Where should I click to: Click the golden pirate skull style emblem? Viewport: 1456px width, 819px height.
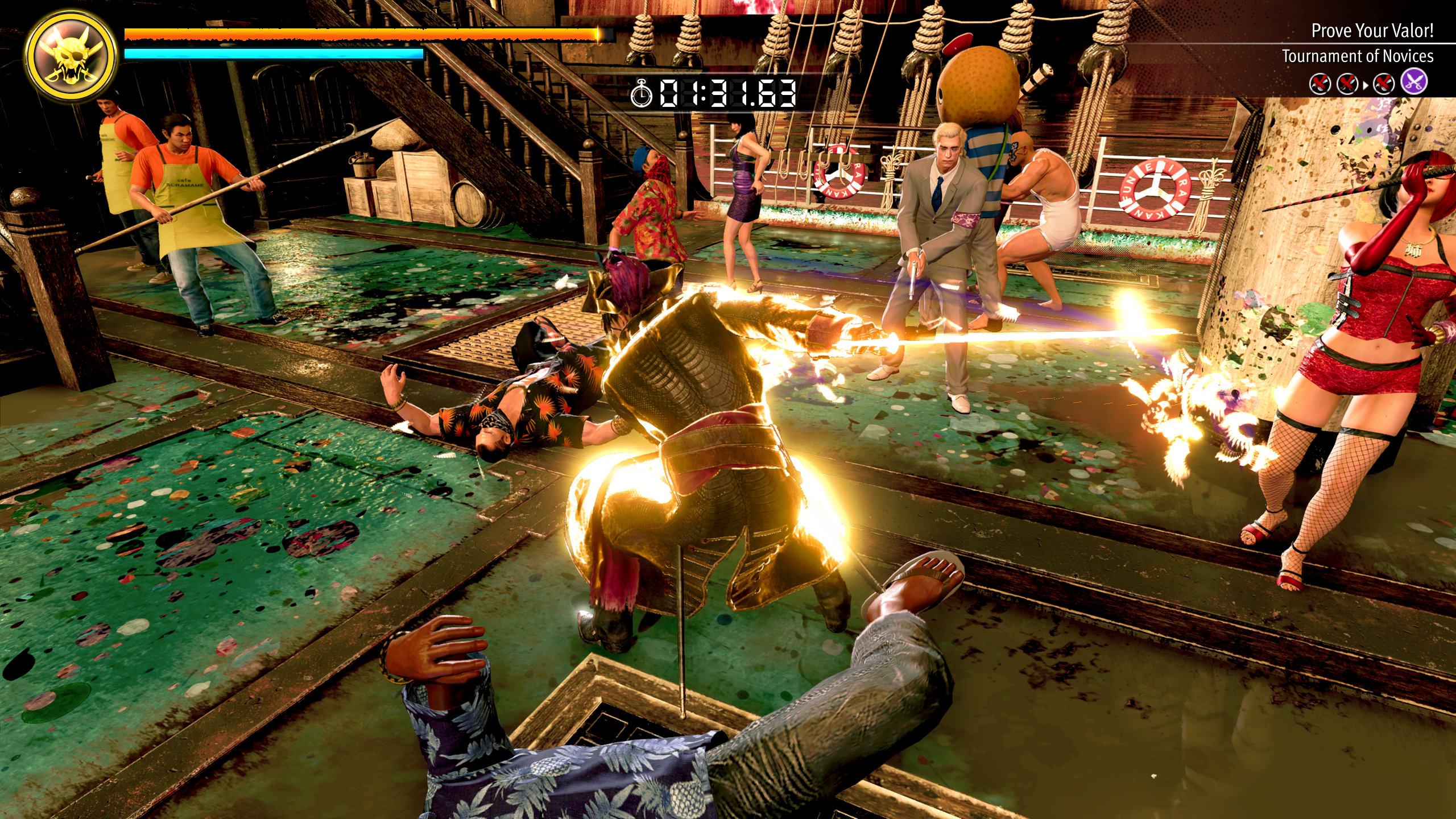[x=71, y=57]
